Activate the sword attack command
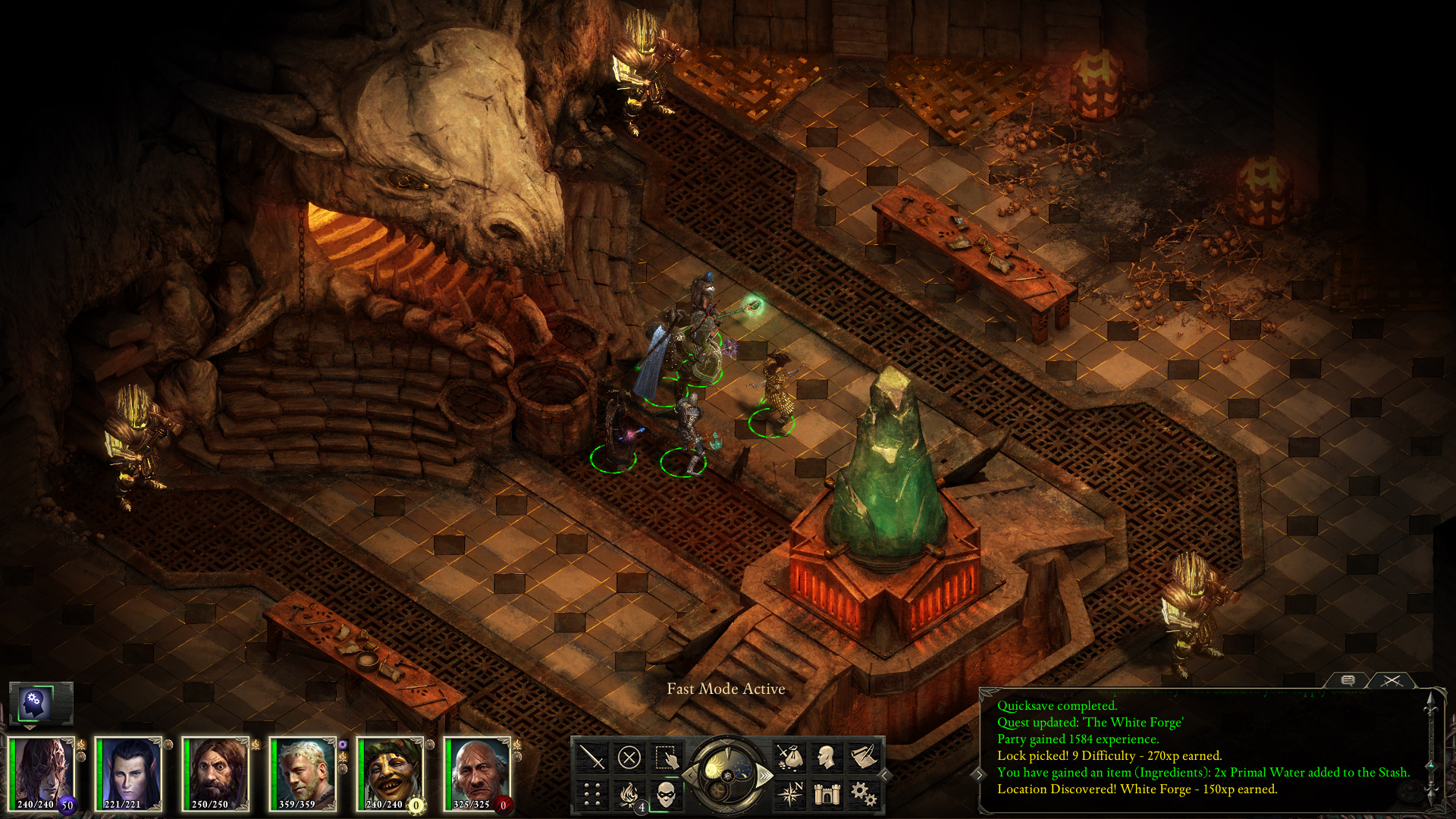The height and width of the screenshot is (819, 1456). 591,757
